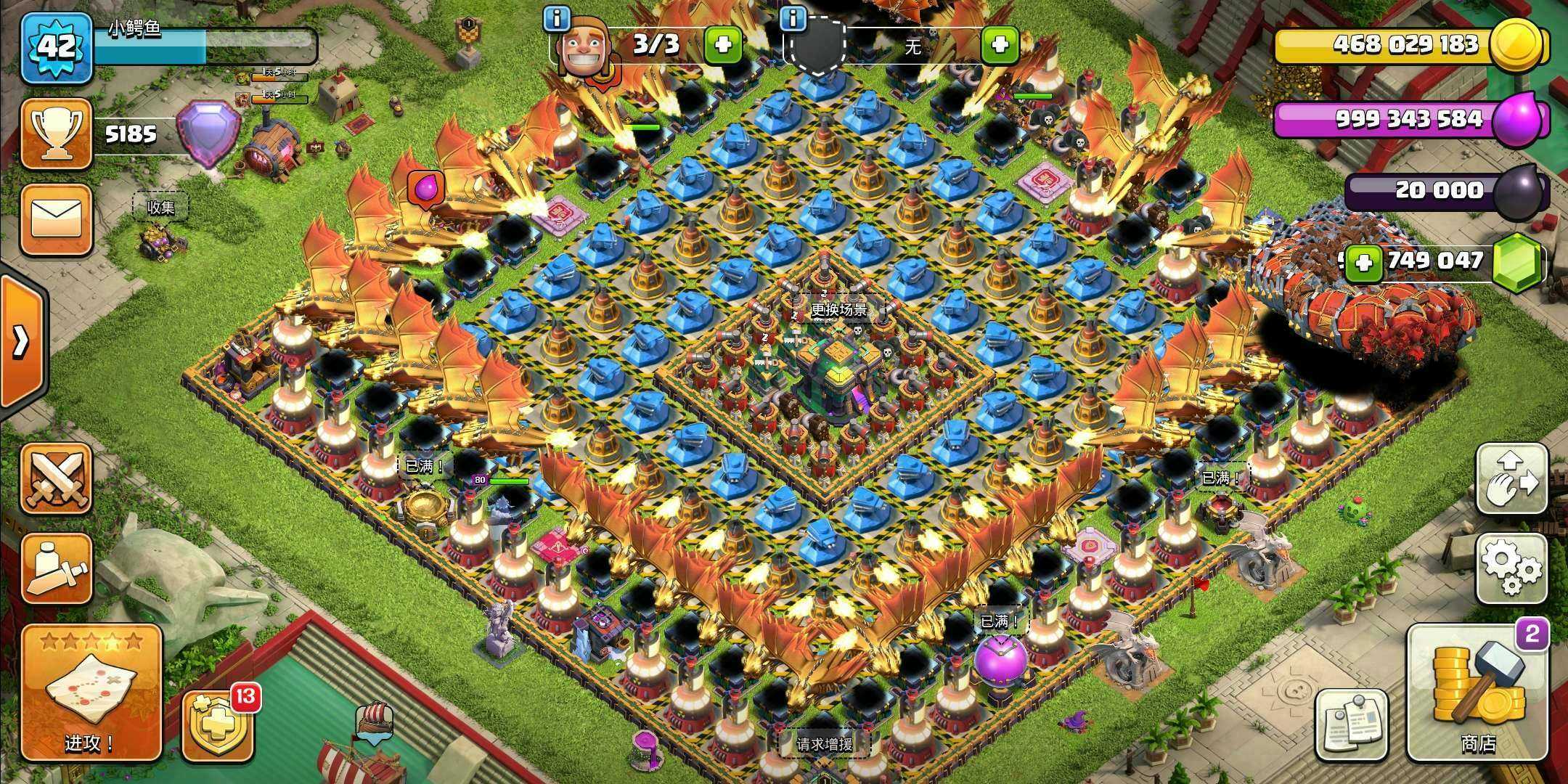Show shield info via the i icon
Image resolution: width=1568 pixels, height=784 pixels.
[x=796, y=20]
